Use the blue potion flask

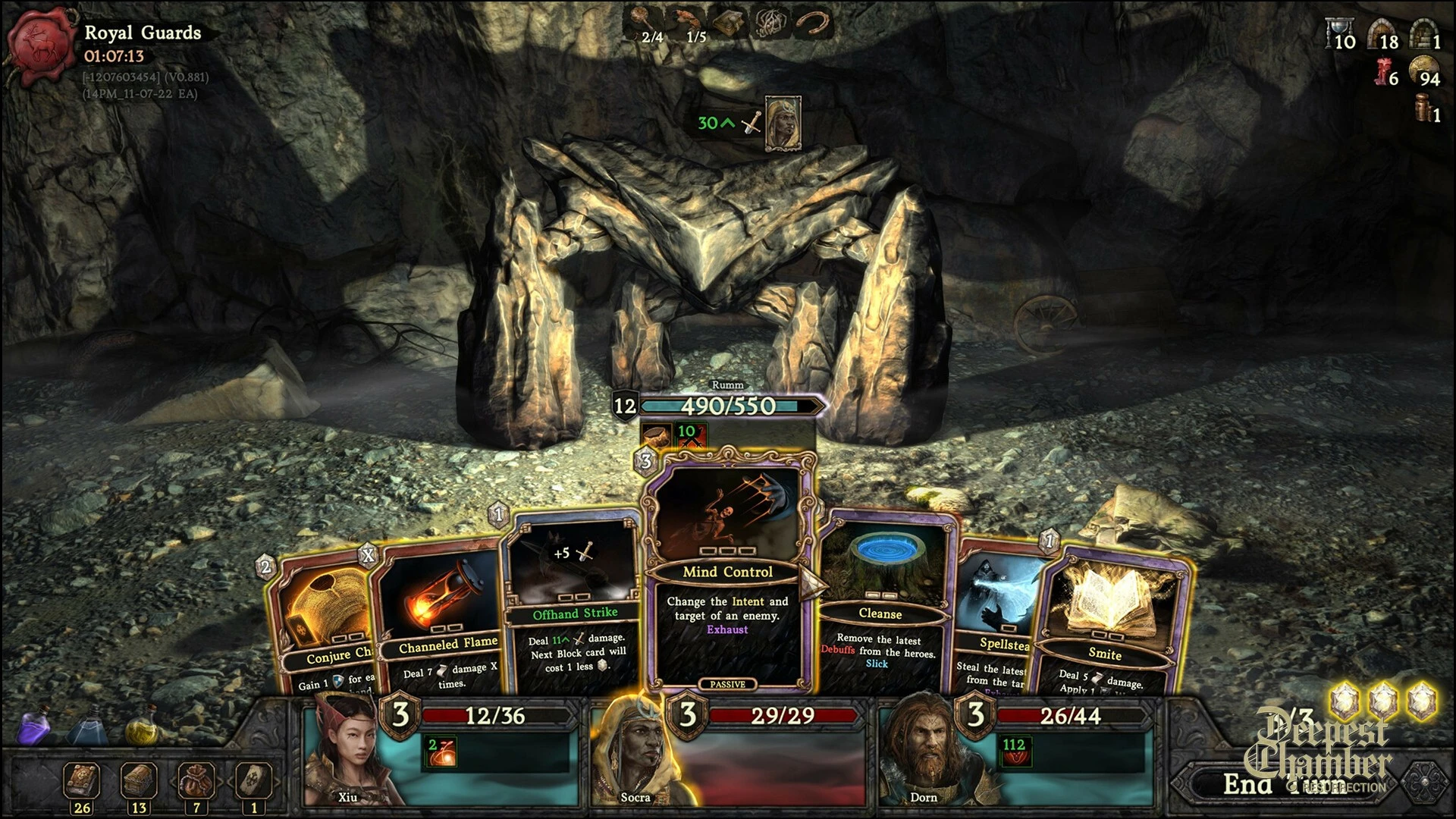(x=87, y=726)
